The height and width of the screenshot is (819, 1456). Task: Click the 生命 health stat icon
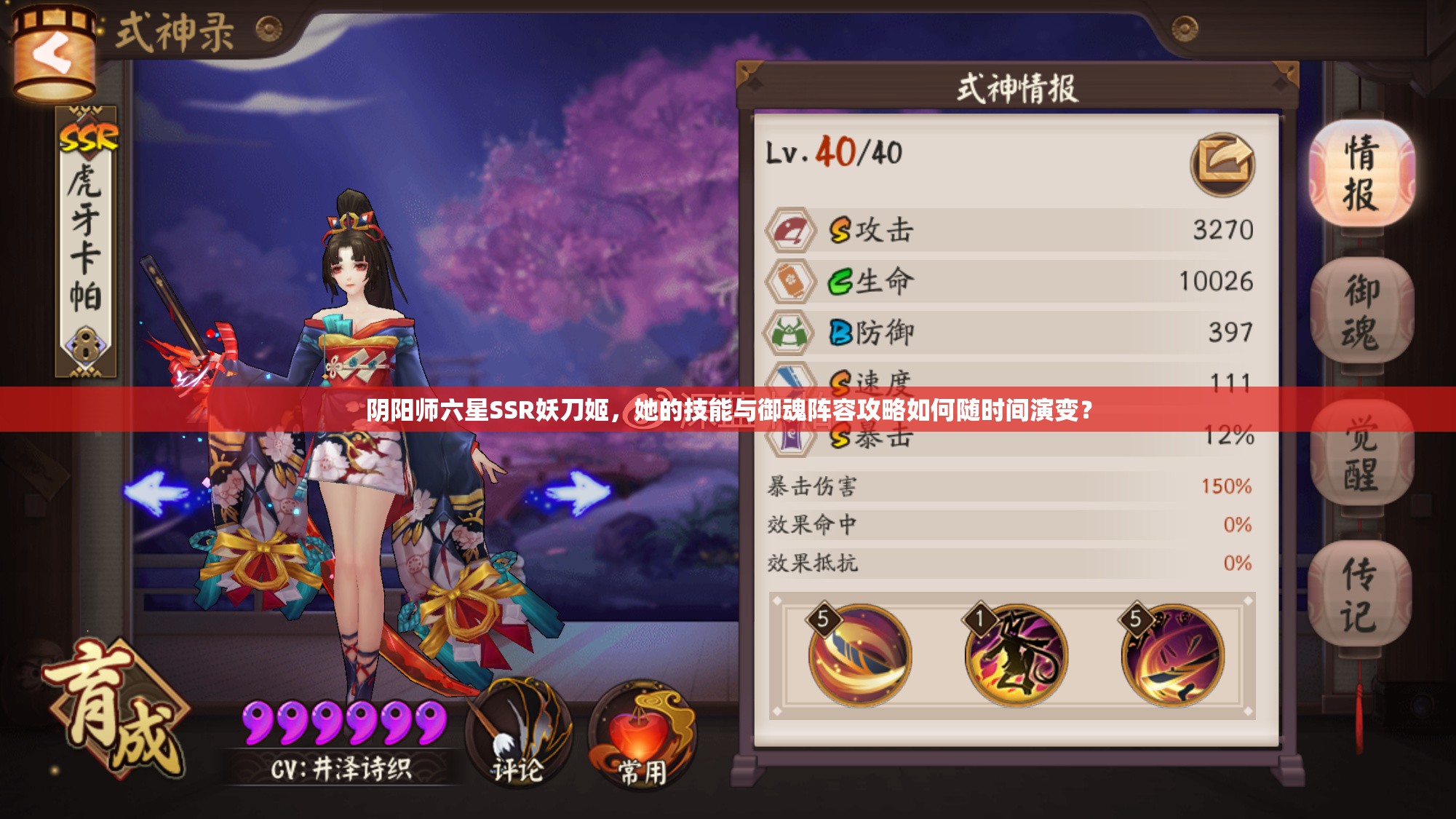[792, 279]
